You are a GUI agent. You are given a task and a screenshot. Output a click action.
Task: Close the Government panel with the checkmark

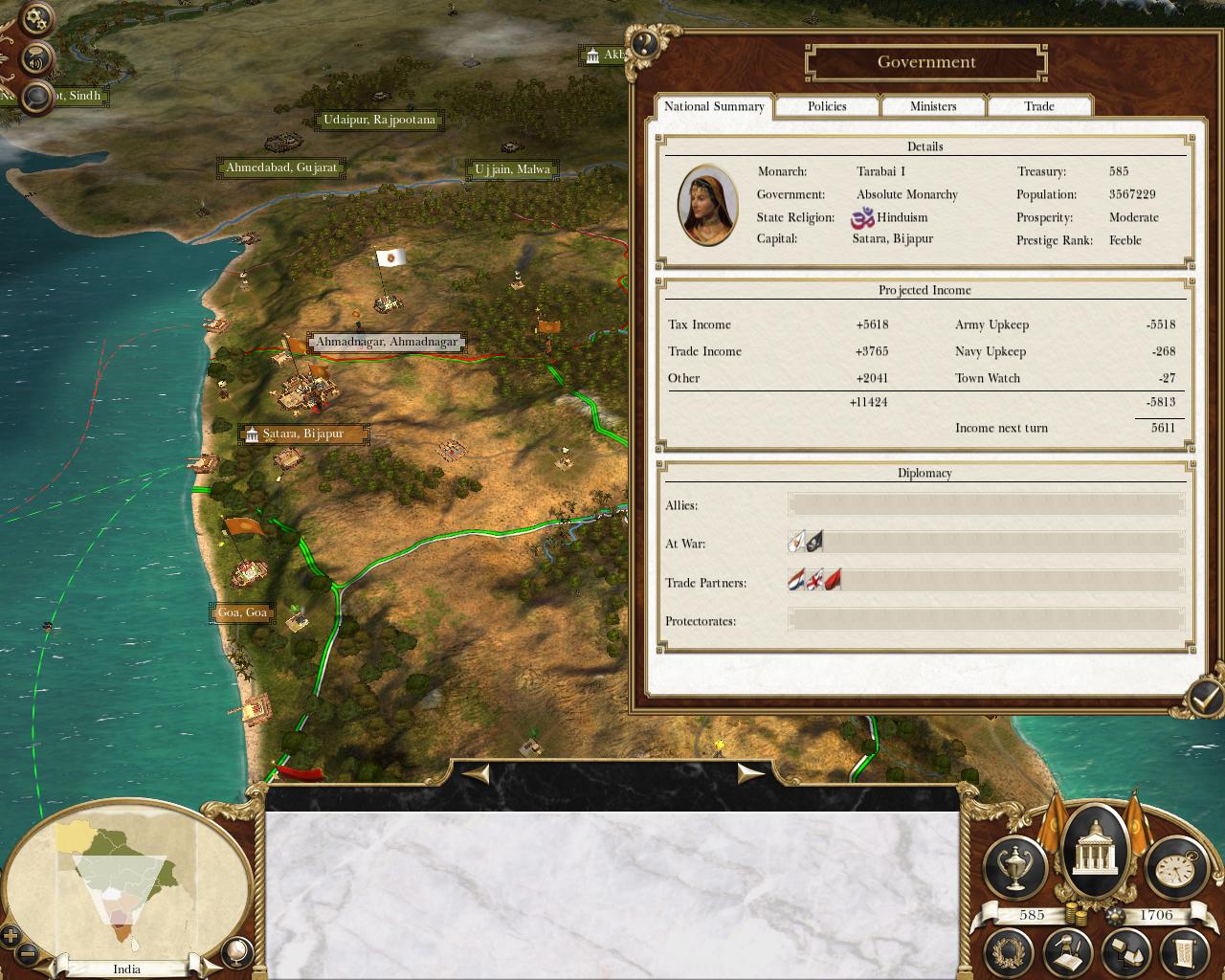(x=1202, y=698)
